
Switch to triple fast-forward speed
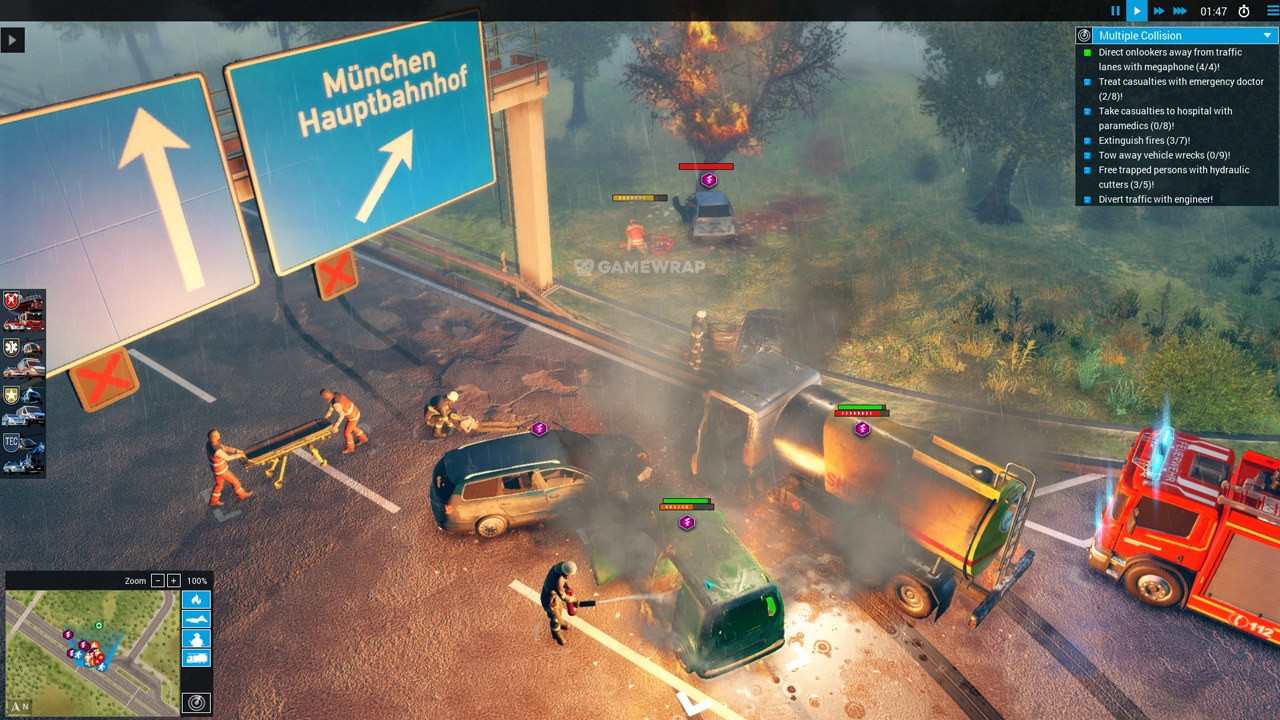[x=1181, y=11]
